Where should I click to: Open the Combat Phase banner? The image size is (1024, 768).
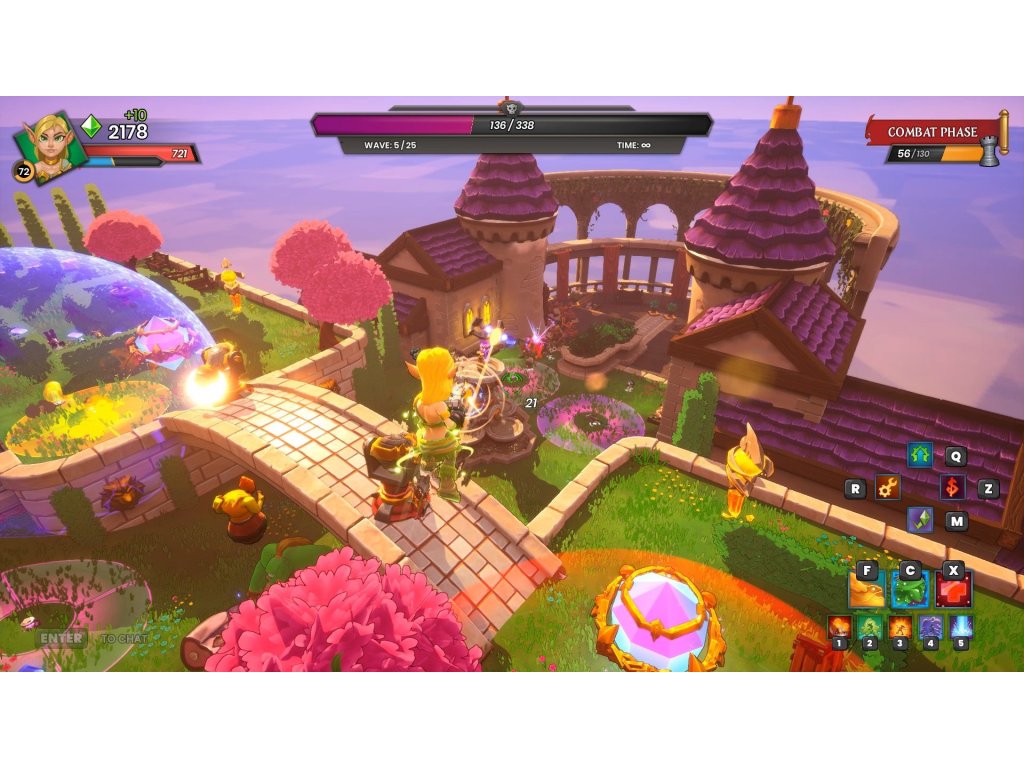[932, 132]
